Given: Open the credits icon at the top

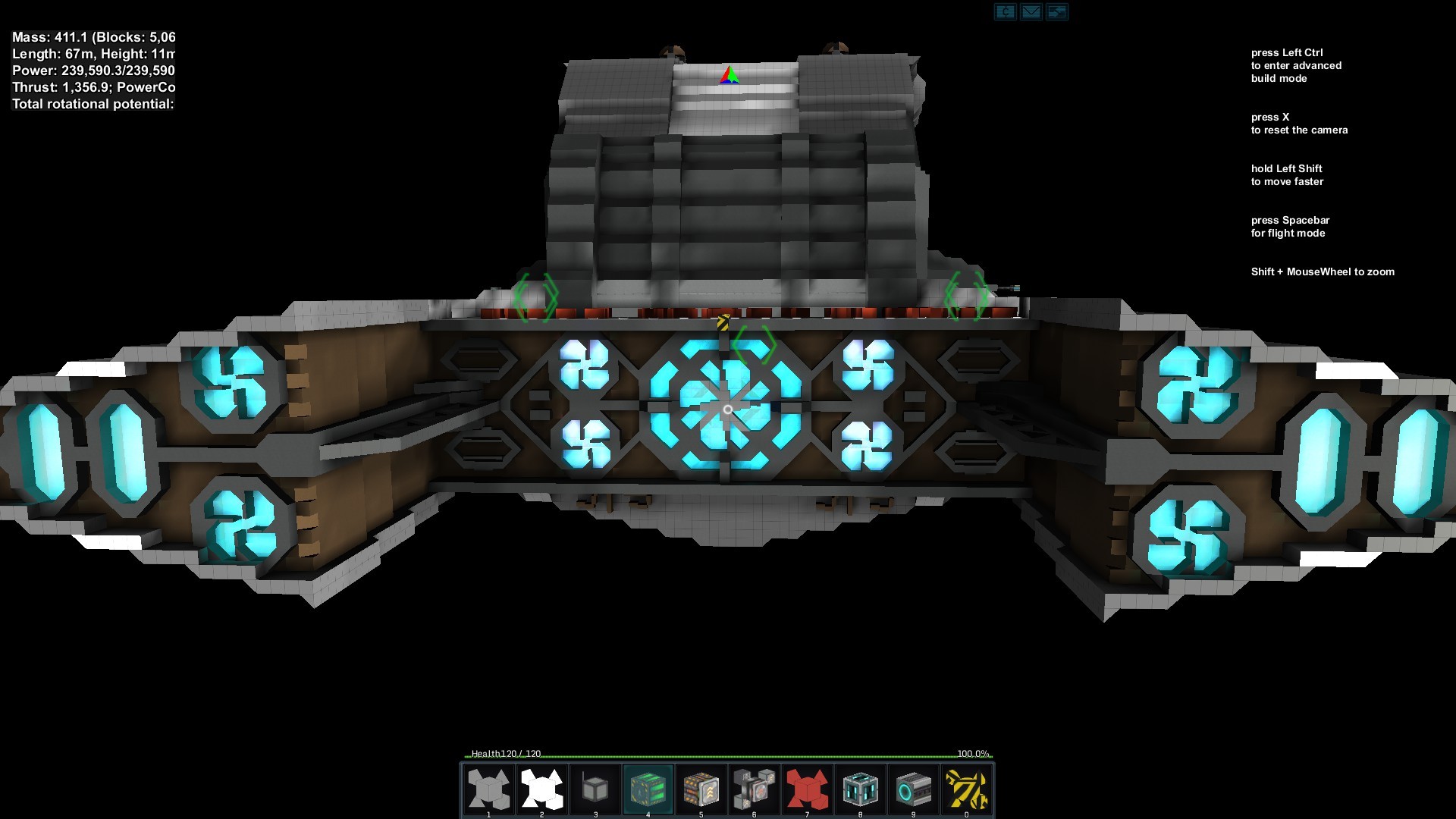Looking at the screenshot, I should pyautogui.click(x=1005, y=11).
